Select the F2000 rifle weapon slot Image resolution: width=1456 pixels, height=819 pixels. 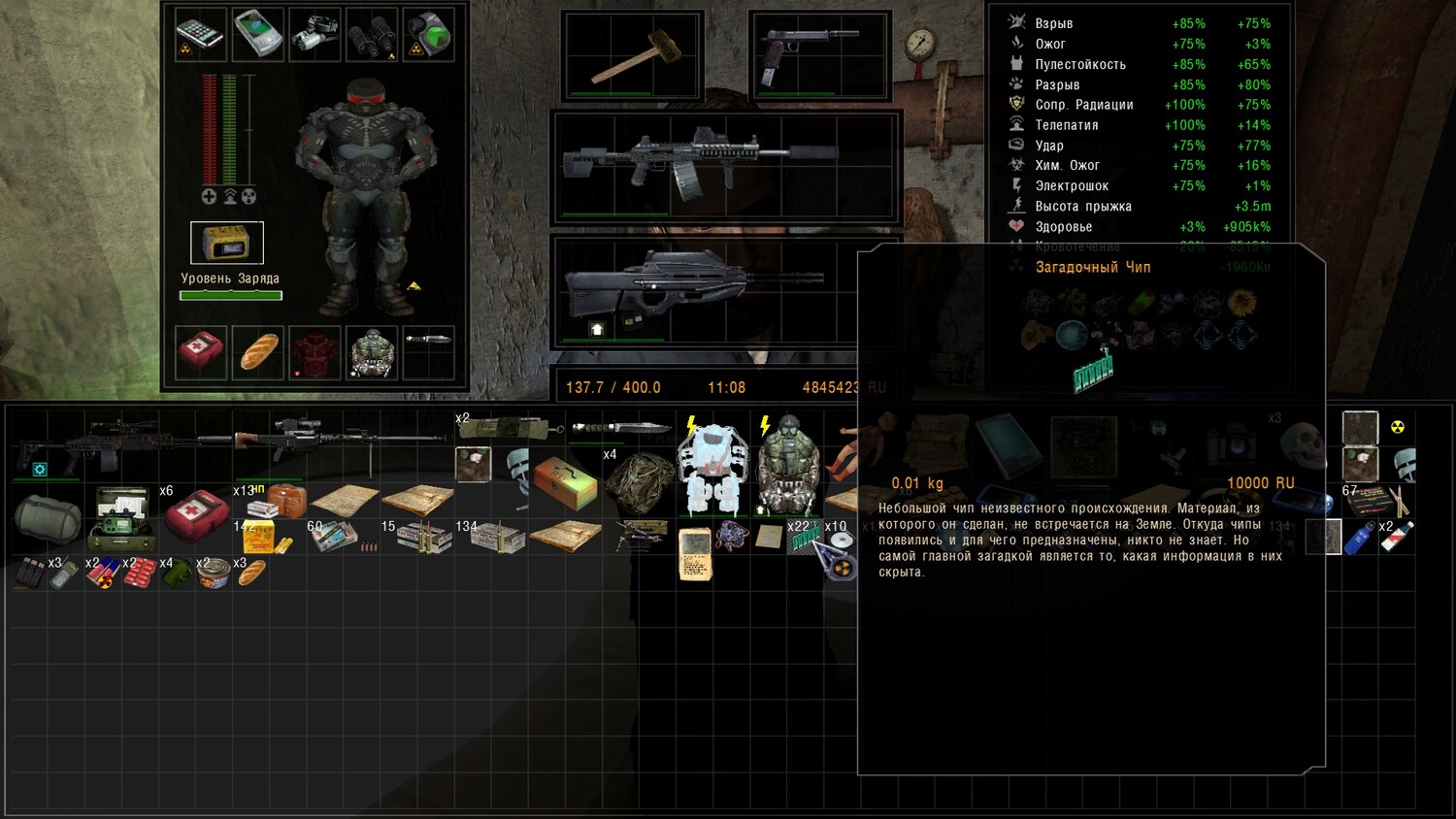tap(726, 288)
